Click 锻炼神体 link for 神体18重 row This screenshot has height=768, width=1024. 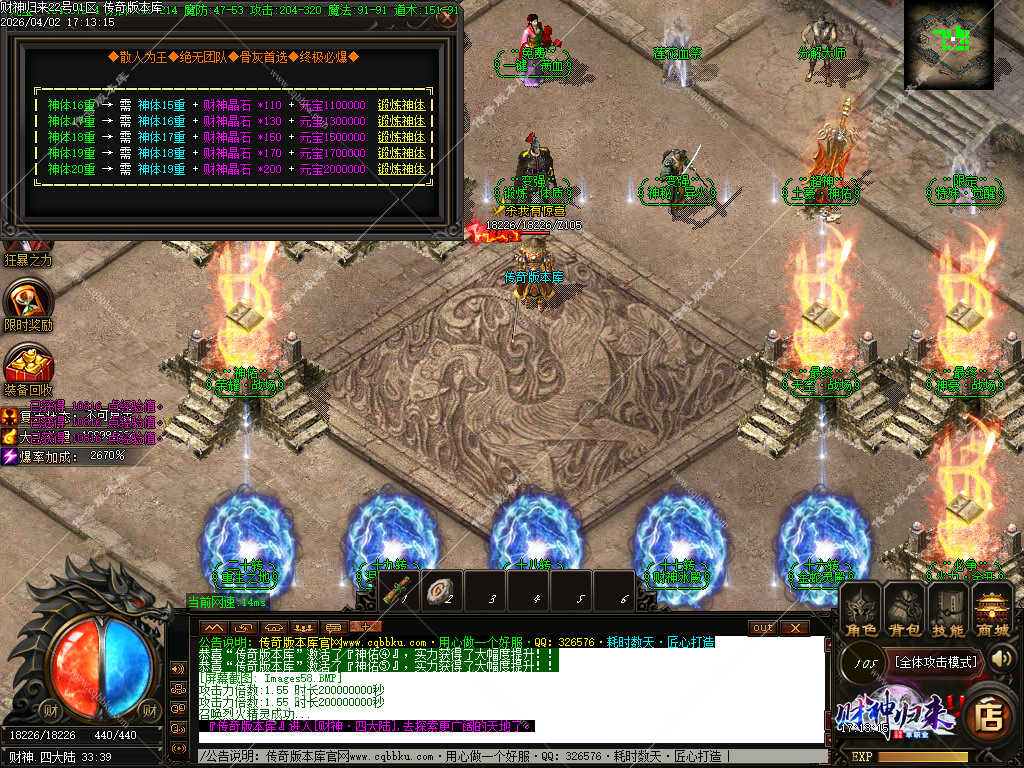pyautogui.click(x=401, y=137)
